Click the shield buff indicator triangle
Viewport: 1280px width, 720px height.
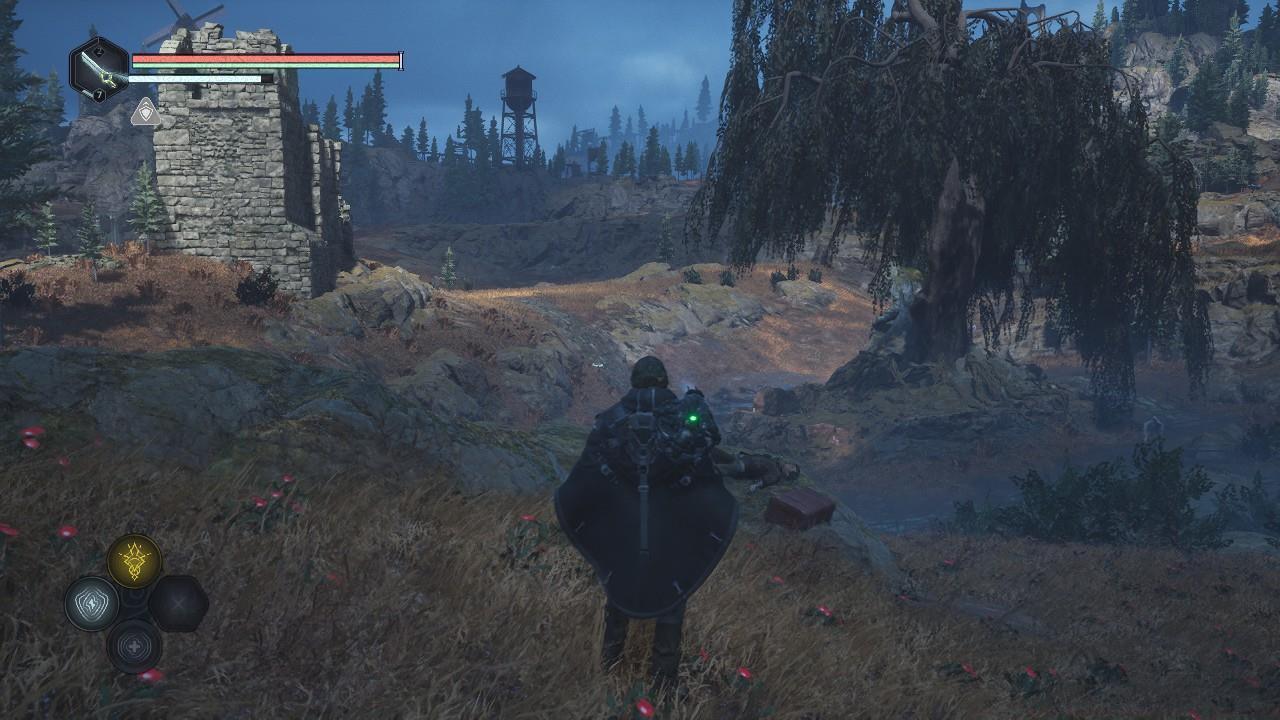click(x=144, y=110)
